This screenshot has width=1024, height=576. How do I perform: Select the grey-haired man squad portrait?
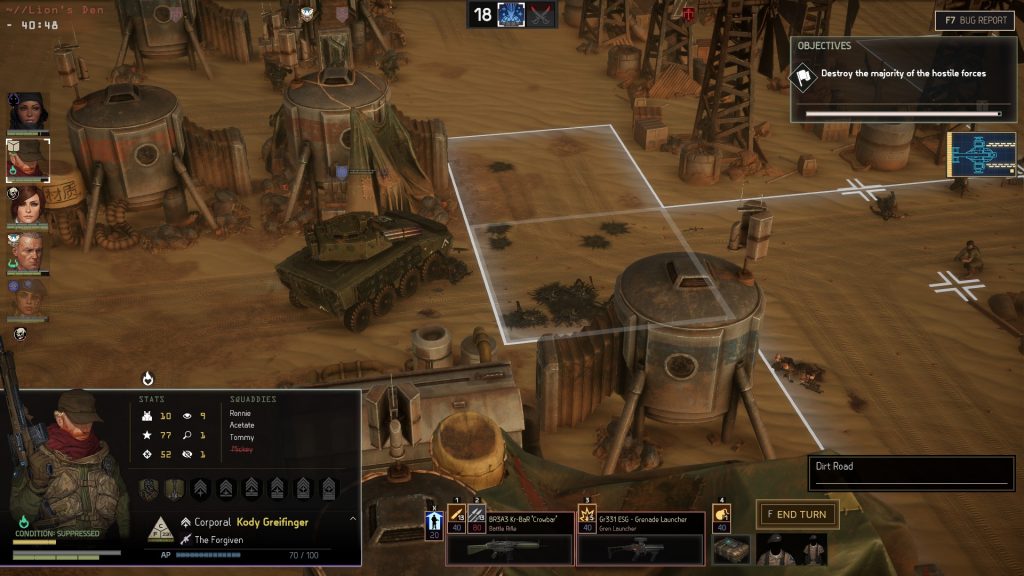(27, 251)
